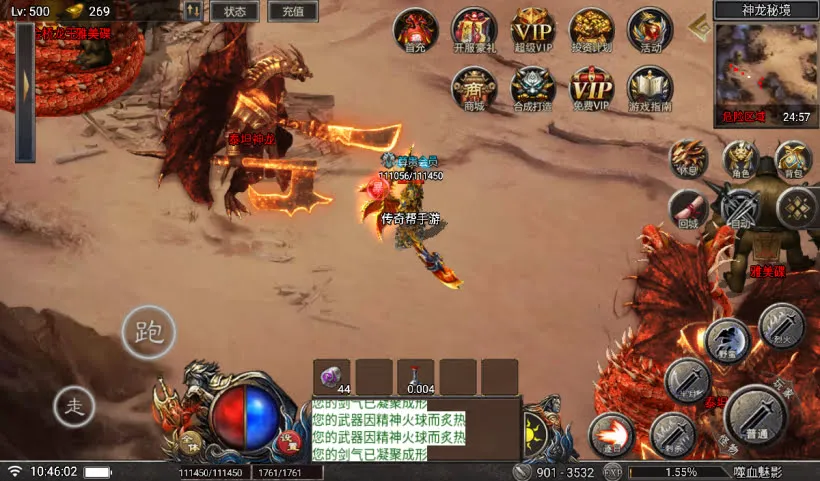The height and width of the screenshot is (481, 820).
Task: Open the 超级VIP panel
Action: click(x=533, y=29)
